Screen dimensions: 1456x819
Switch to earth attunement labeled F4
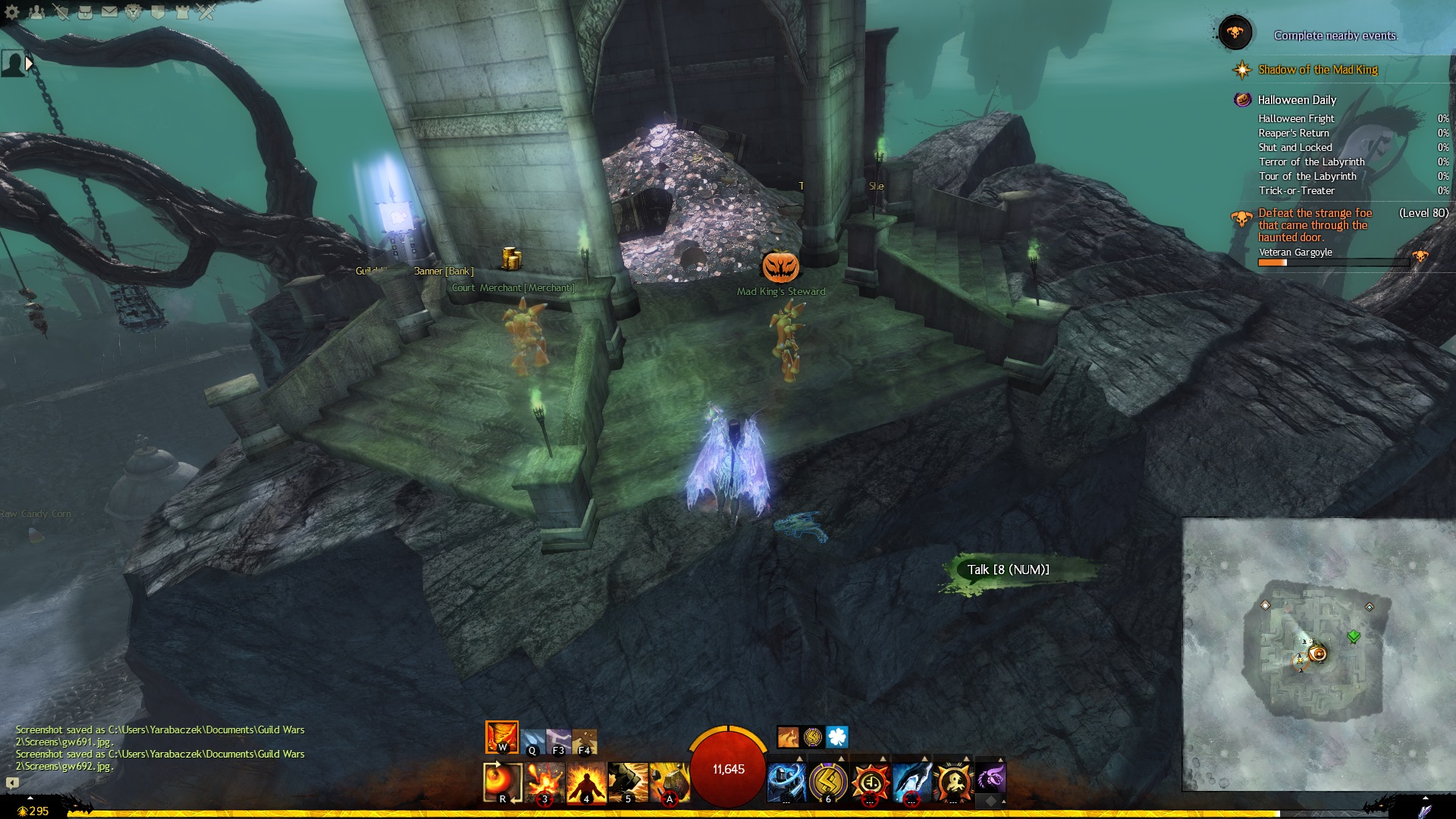tap(585, 741)
